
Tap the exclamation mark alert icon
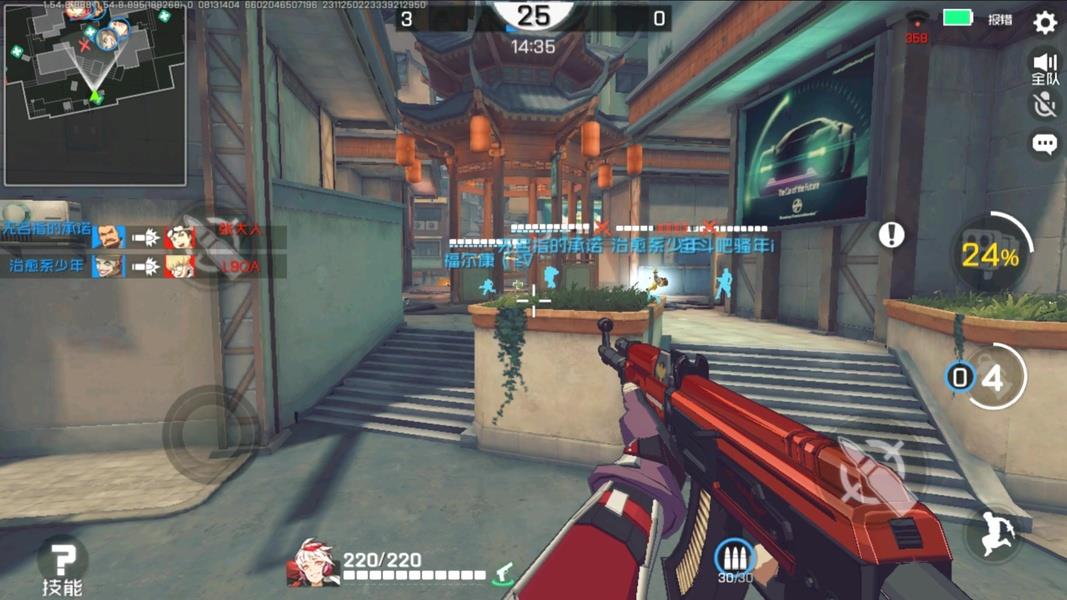point(891,234)
